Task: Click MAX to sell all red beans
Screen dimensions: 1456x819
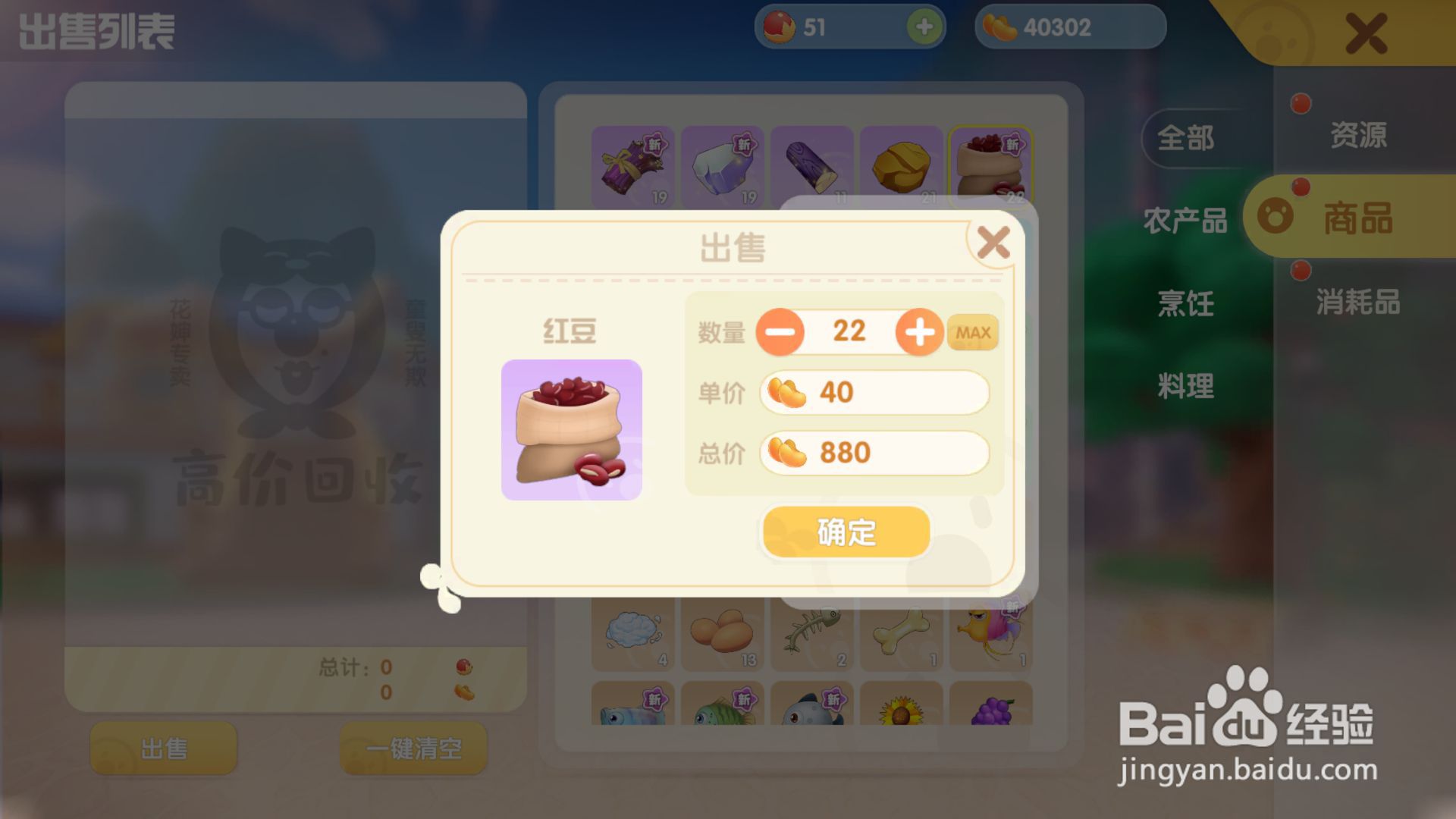Action: click(x=973, y=331)
